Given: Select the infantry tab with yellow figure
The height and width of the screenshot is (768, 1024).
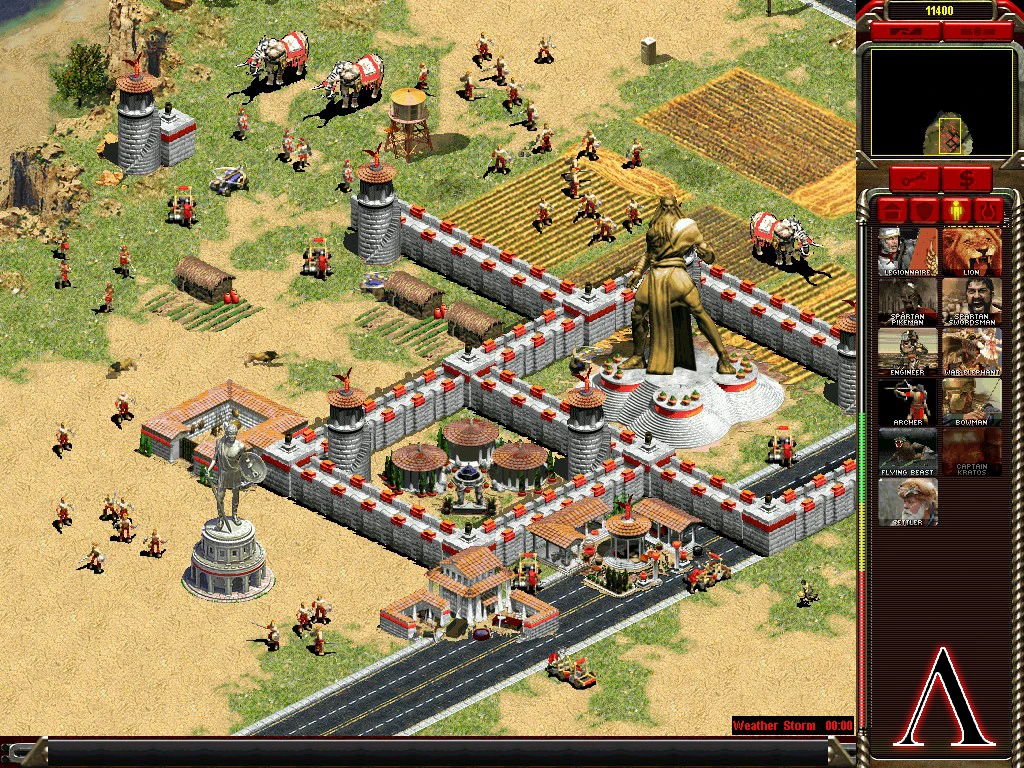Looking at the screenshot, I should 957,211.
